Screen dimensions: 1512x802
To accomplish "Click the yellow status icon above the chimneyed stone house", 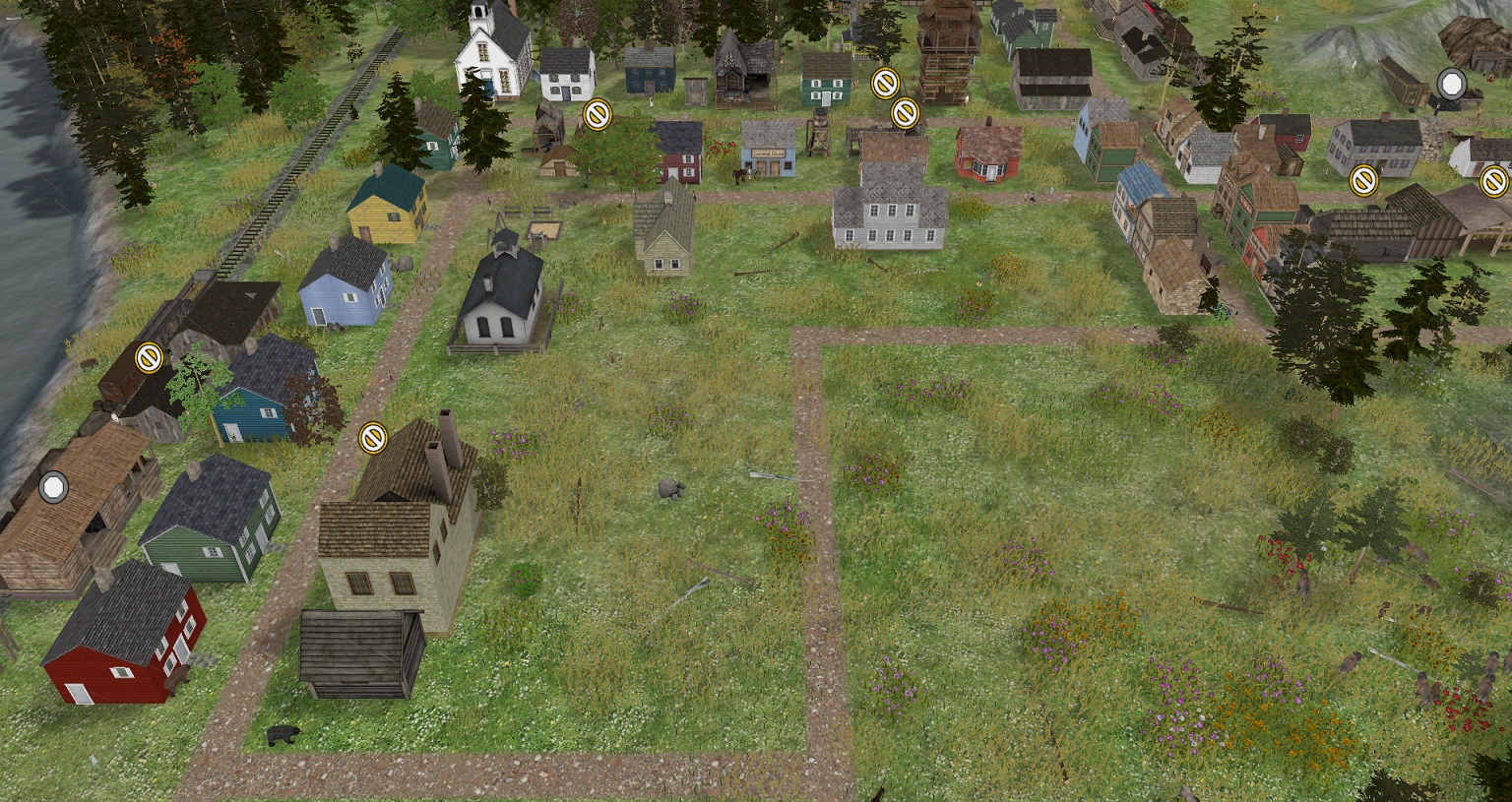I will [x=373, y=437].
